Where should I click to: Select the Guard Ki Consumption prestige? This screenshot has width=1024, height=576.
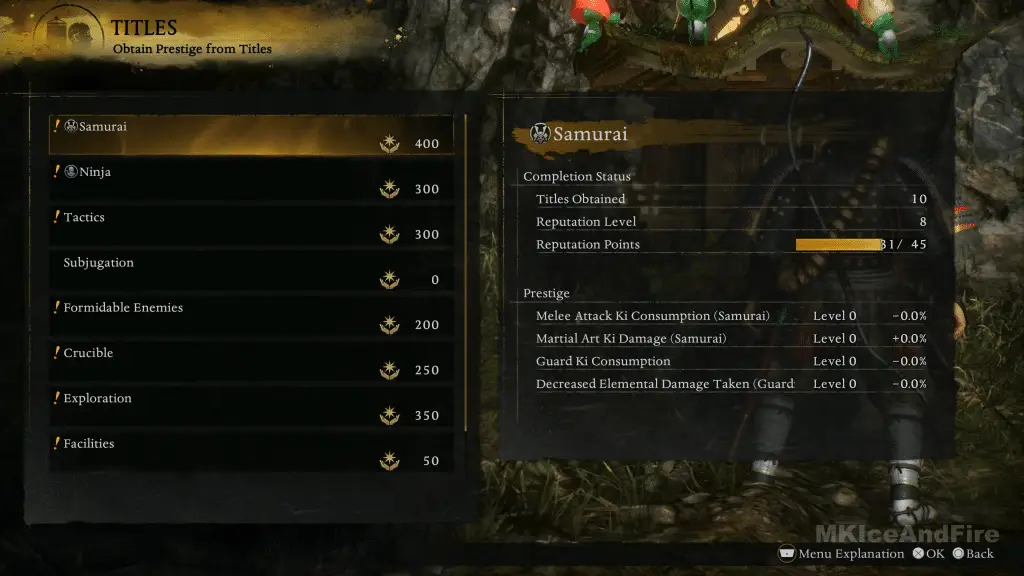point(730,361)
